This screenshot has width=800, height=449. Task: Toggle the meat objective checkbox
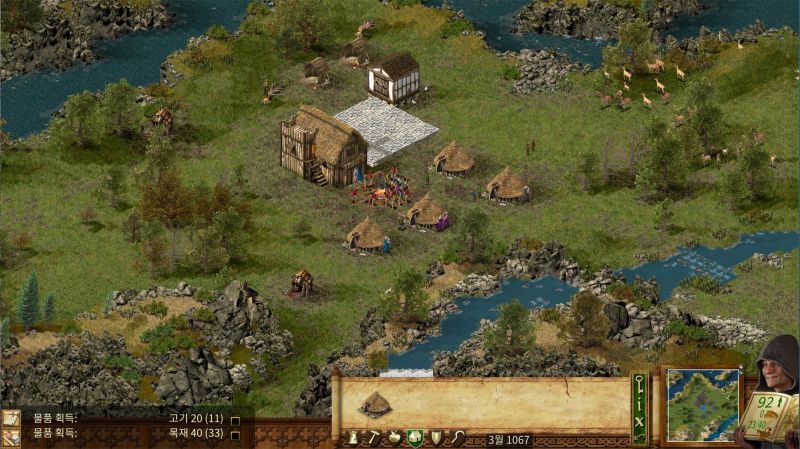[235, 420]
